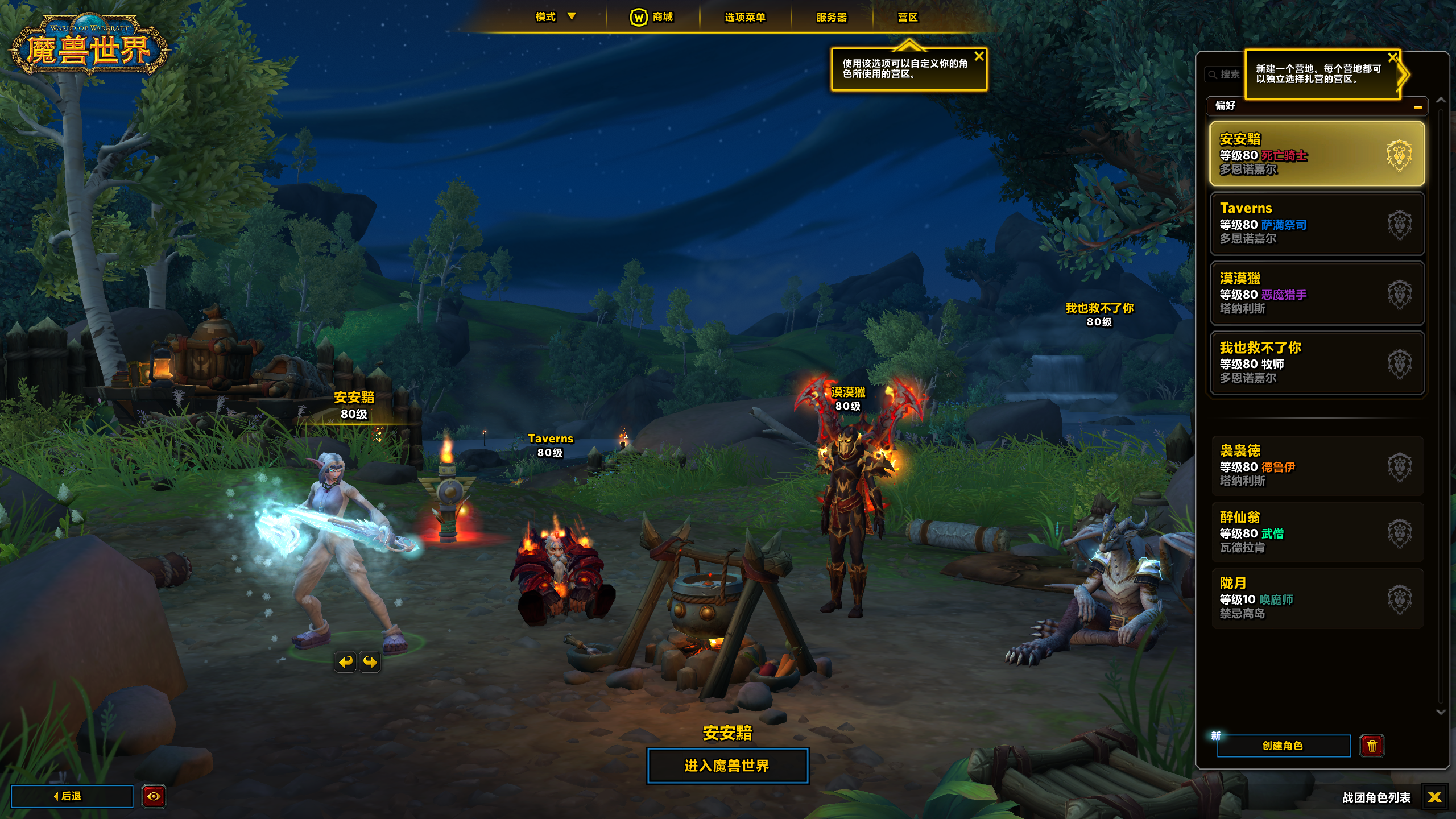Collapse the 偏好 favorites group
This screenshot has width=1456, height=819.
(1417, 106)
